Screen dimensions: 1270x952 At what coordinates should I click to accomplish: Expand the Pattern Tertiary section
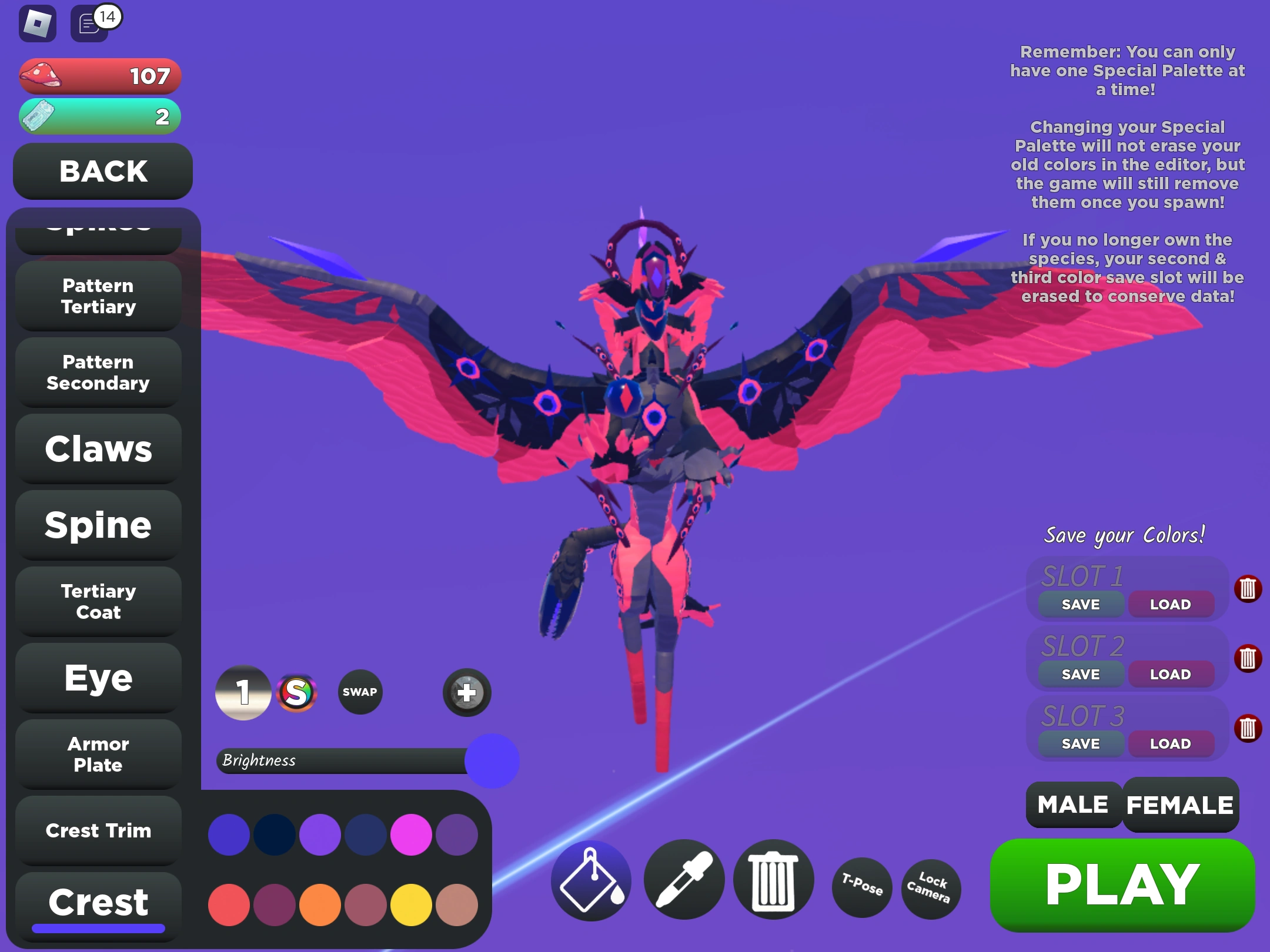[98, 296]
